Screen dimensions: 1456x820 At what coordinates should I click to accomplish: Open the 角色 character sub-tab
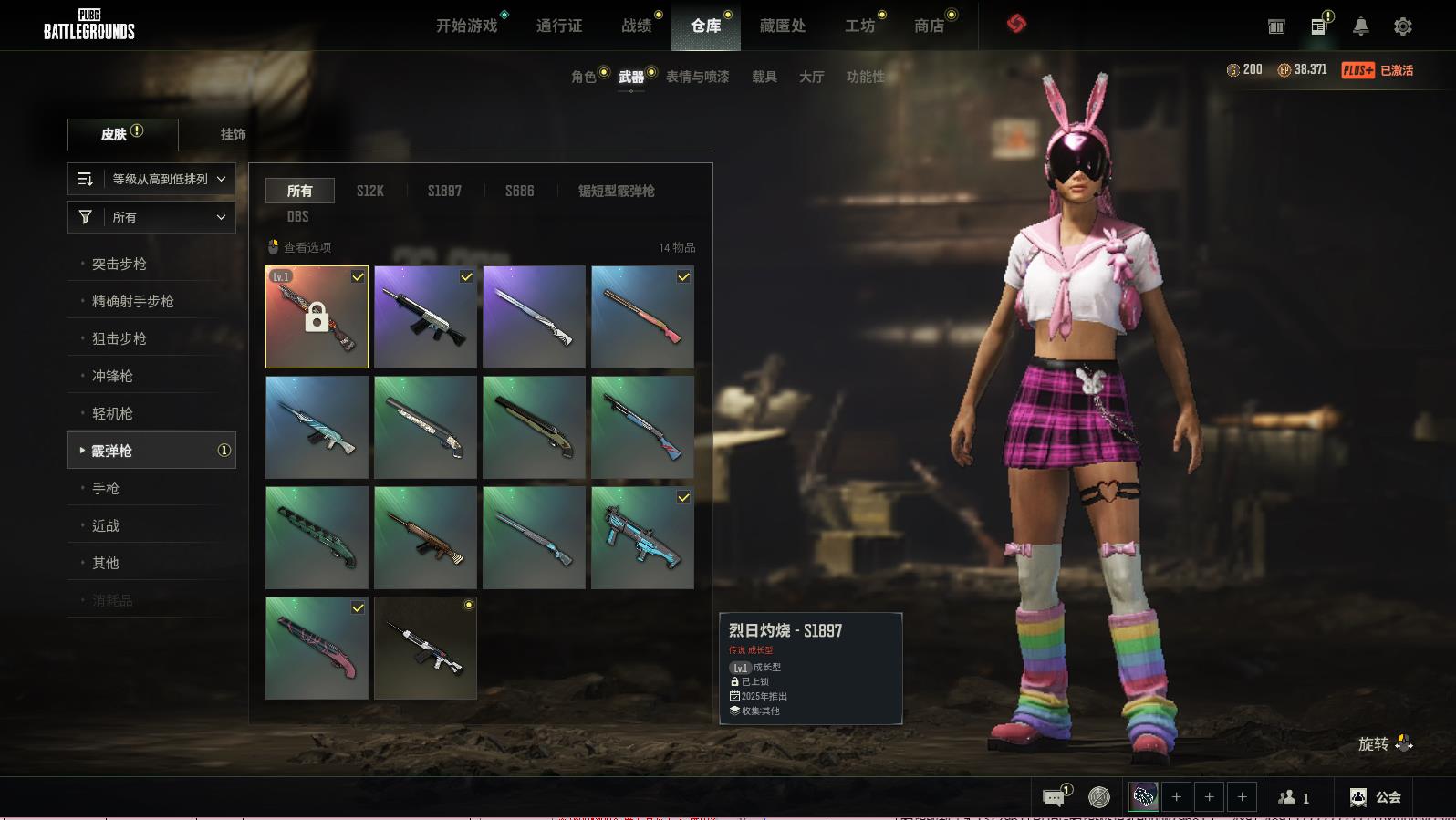tap(583, 77)
